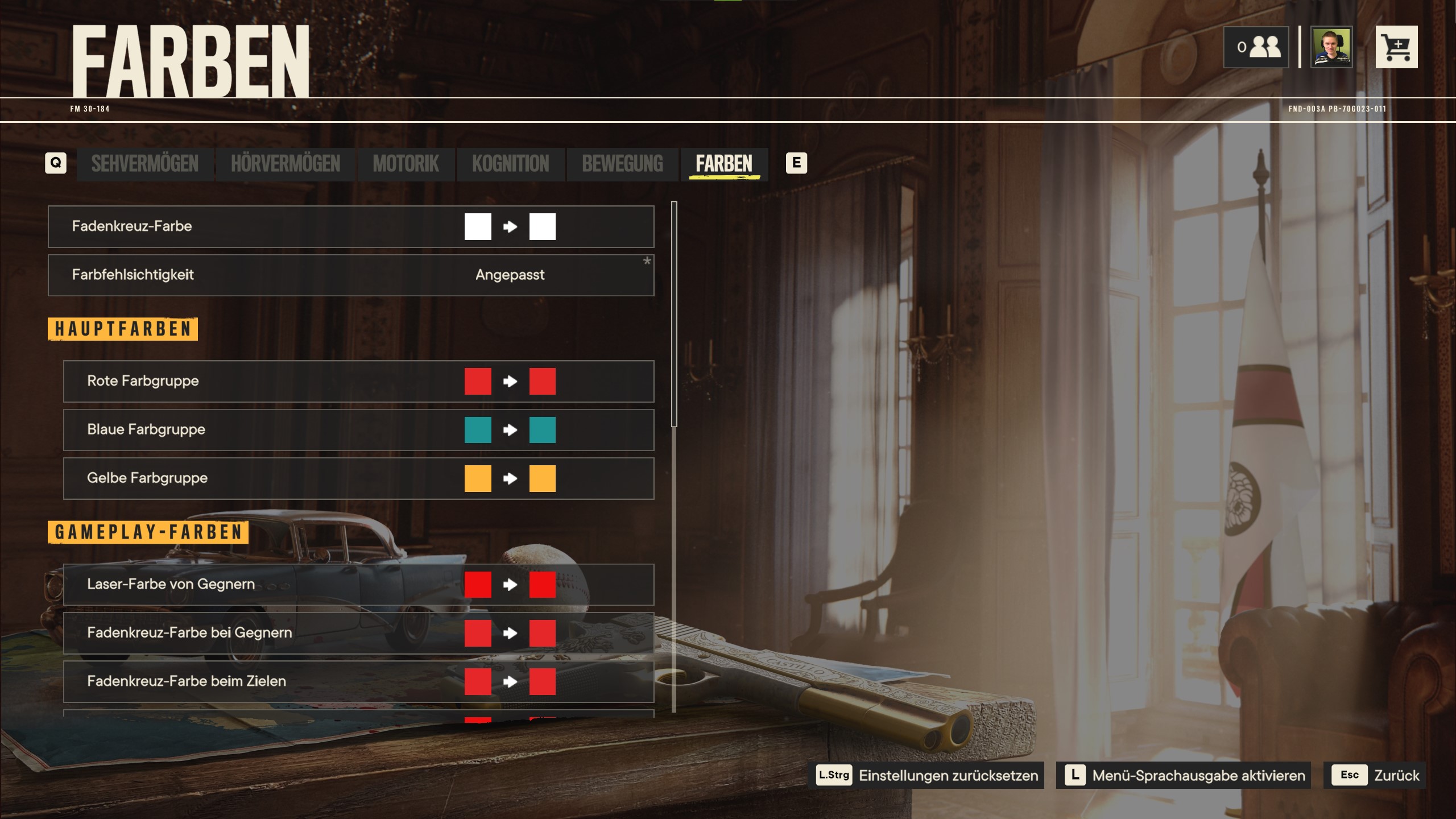This screenshot has height=819, width=1456.
Task: Activate Menü-Sprachausgabe aktivieren
Action: coord(1184,775)
